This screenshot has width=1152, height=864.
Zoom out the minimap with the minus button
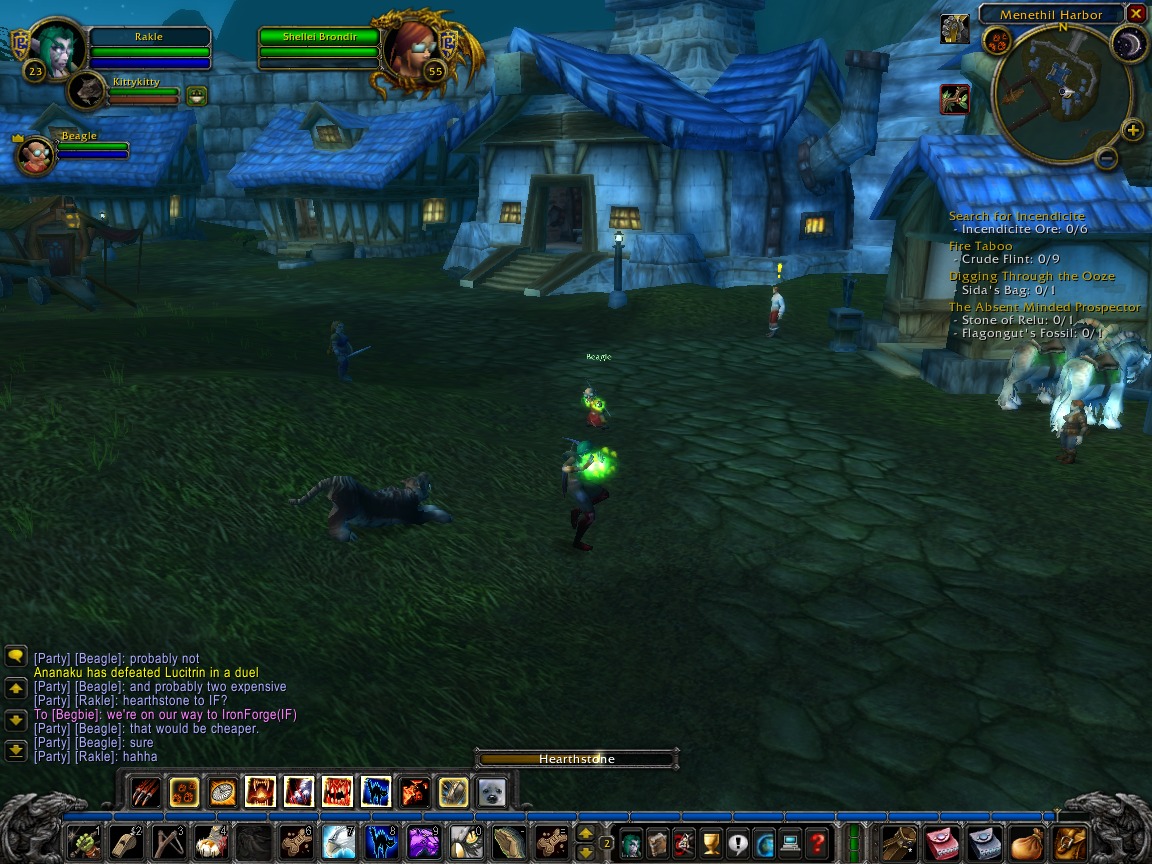tap(1106, 158)
